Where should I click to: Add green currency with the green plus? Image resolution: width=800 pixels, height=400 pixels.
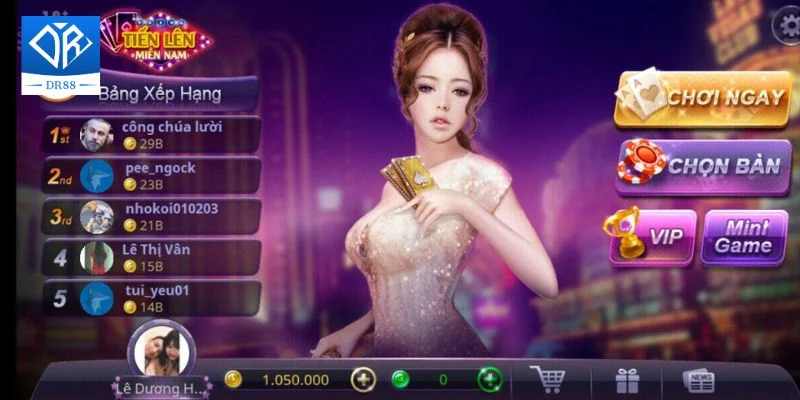[490, 380]
